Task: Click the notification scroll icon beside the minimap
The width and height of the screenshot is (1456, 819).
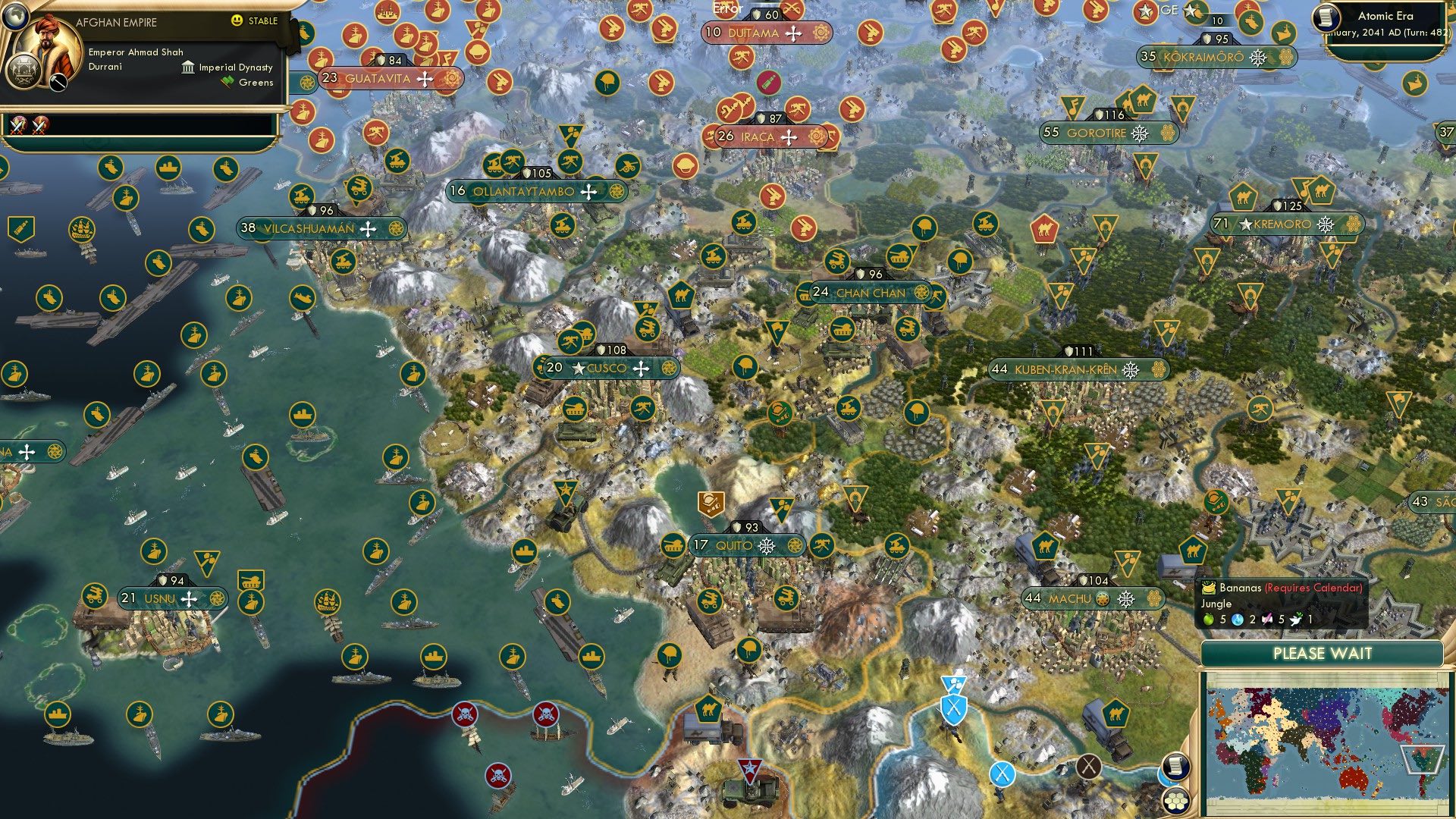Action: [x=1175, y=767]
